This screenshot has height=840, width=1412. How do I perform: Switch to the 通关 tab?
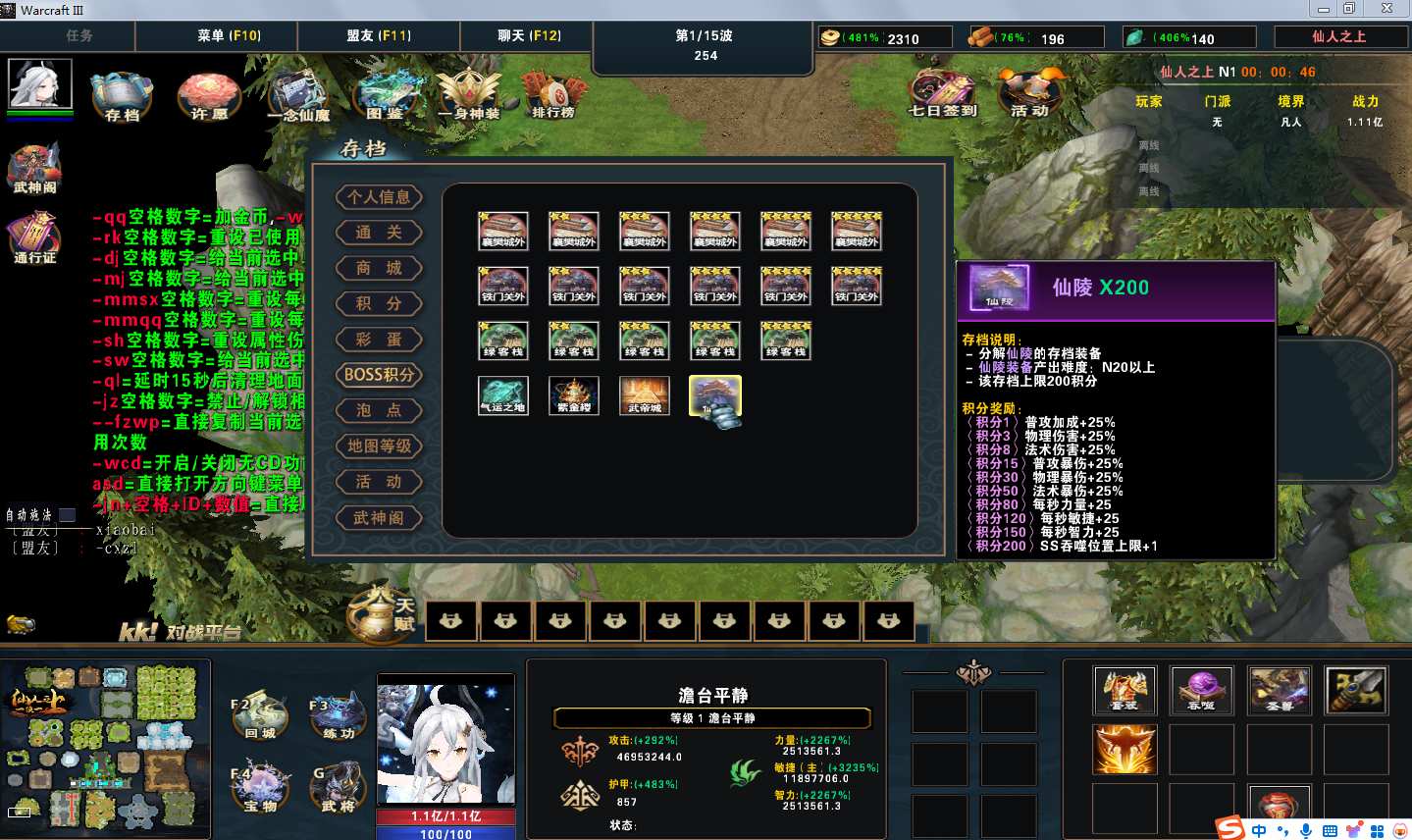pyautogui.click(x=379, y=233)
